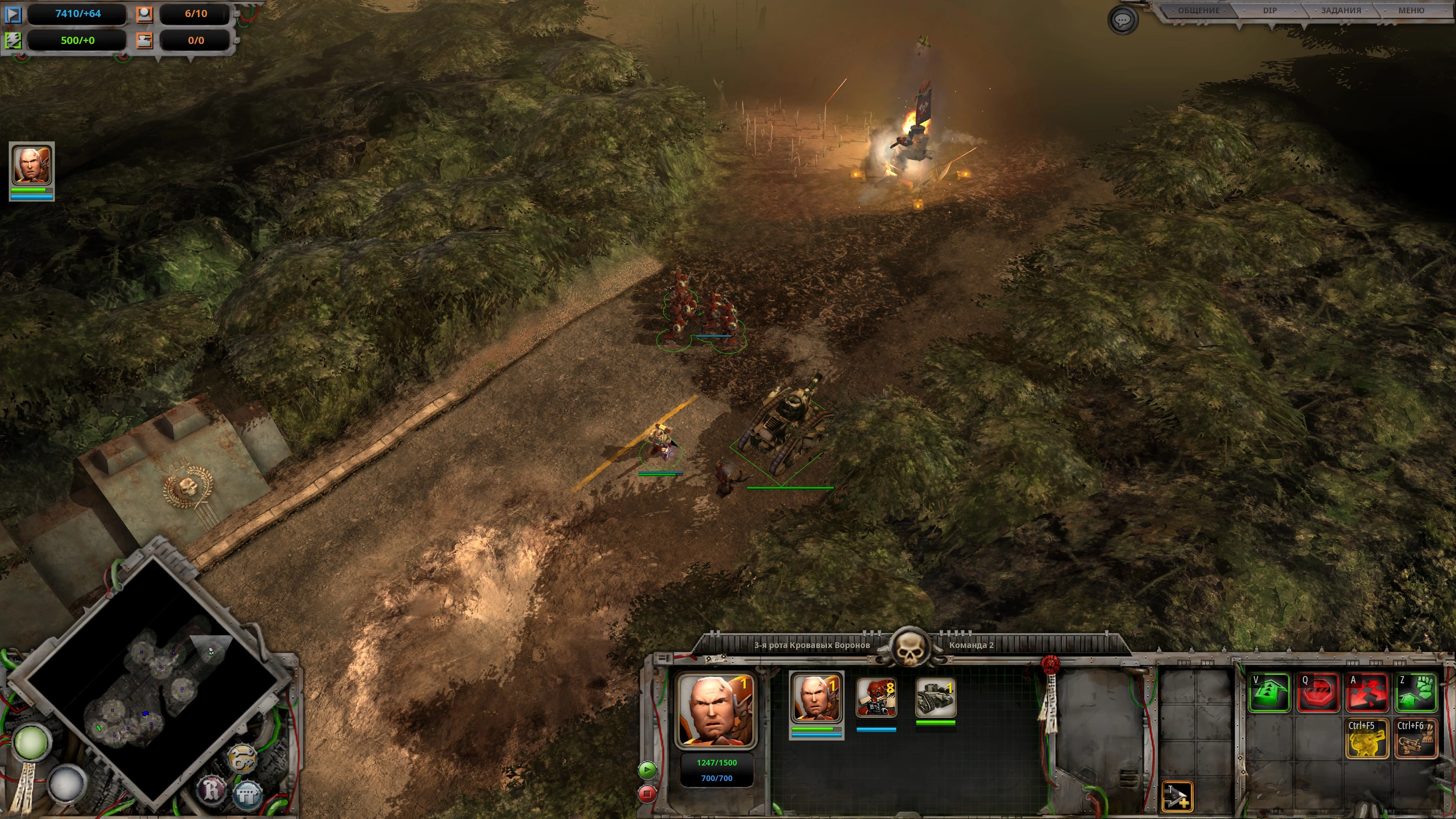Screen dimensions: 1456x819
Task: Activate the green fist melee stance (Z)
Action: 1416,692
